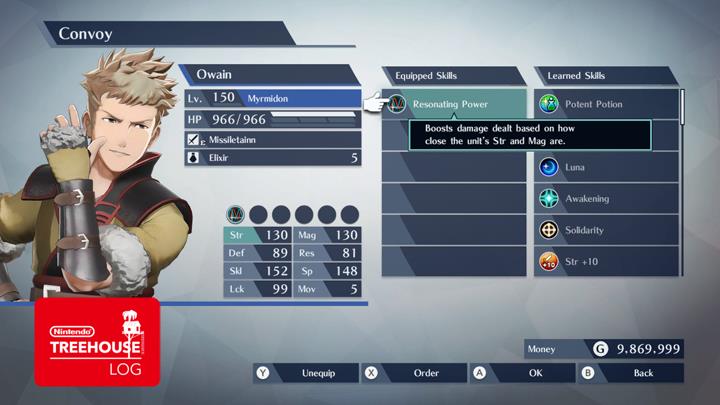Select the Str +10 skill
The image size is (720, 405).
click(x=608, y=262)
